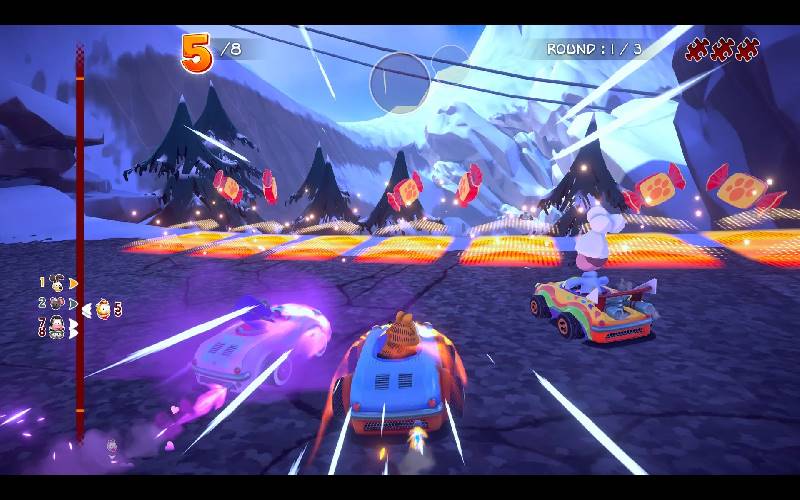Click Garfield's fifth-place marker icon
The height and width of the screenshot is (500, 800).
(x=102, y=309)
